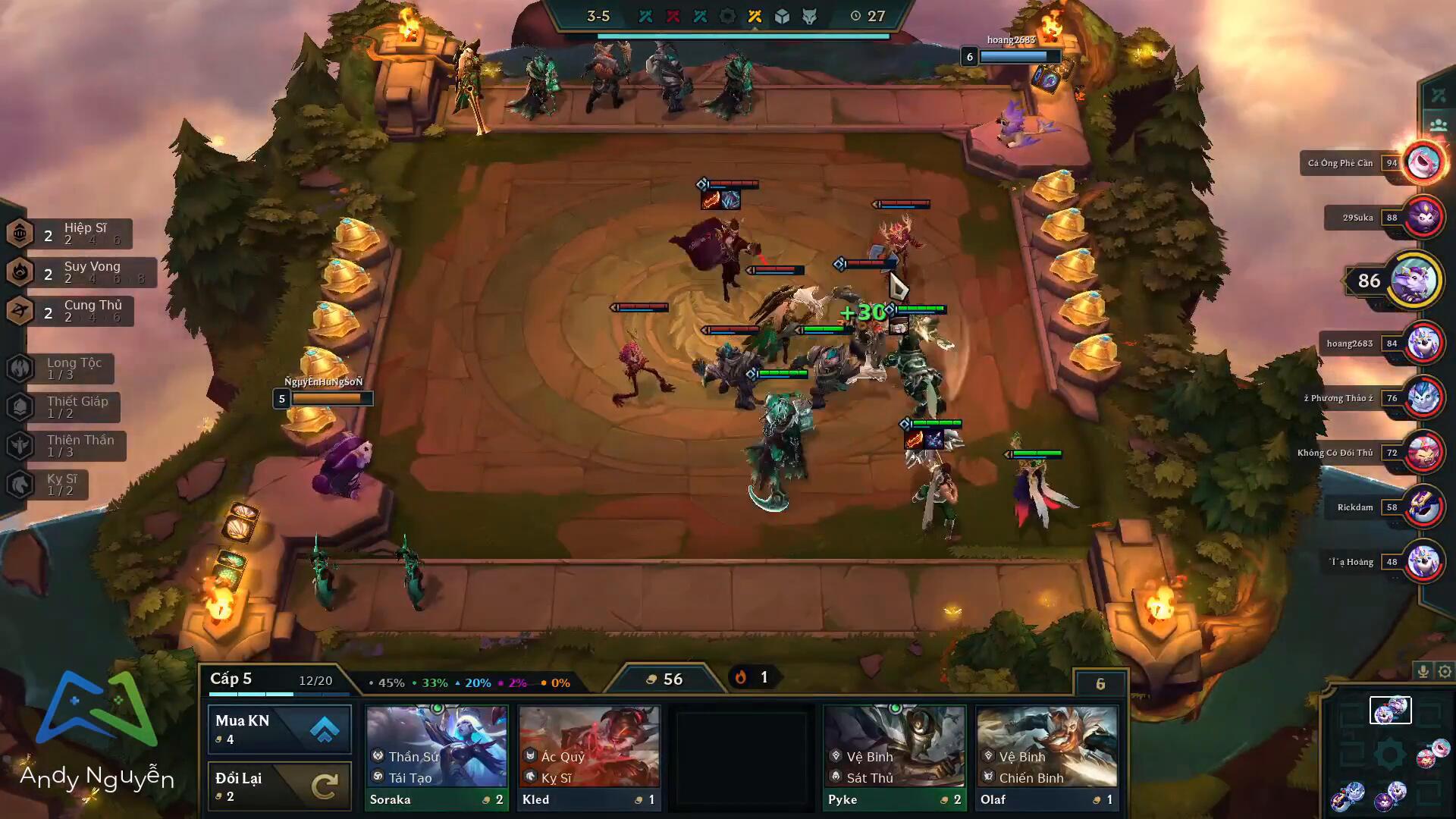Screen dimensions: 1456x819
Task: Reroll the shop with Đổi Lại
Action: (x=279, y=786)
